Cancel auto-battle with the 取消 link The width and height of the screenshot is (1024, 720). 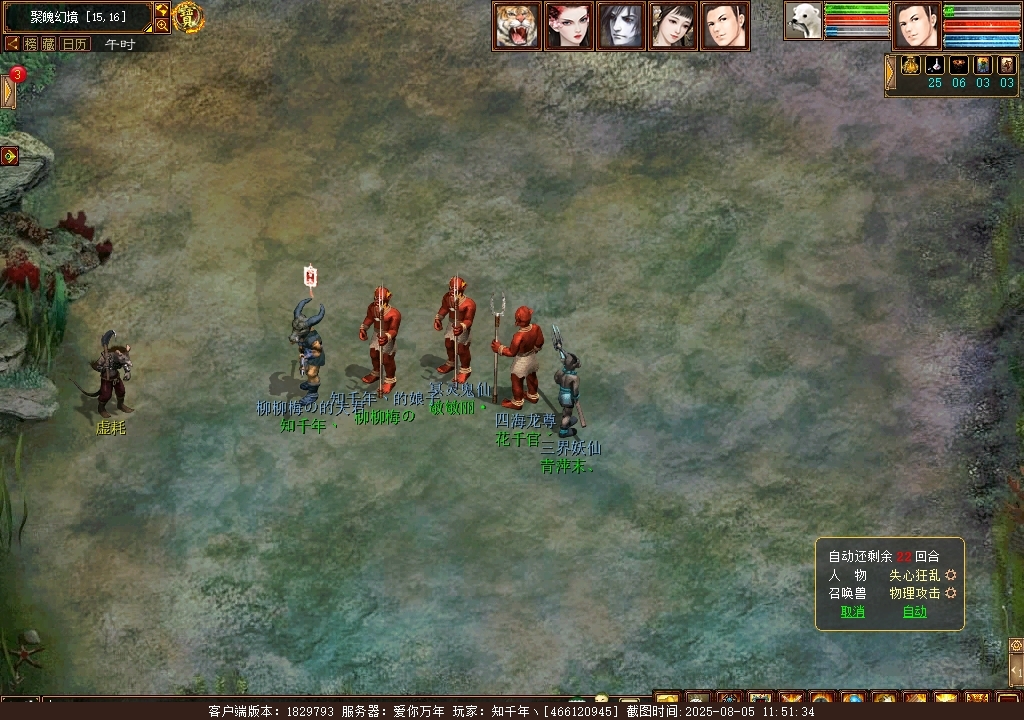click(852, 612)
